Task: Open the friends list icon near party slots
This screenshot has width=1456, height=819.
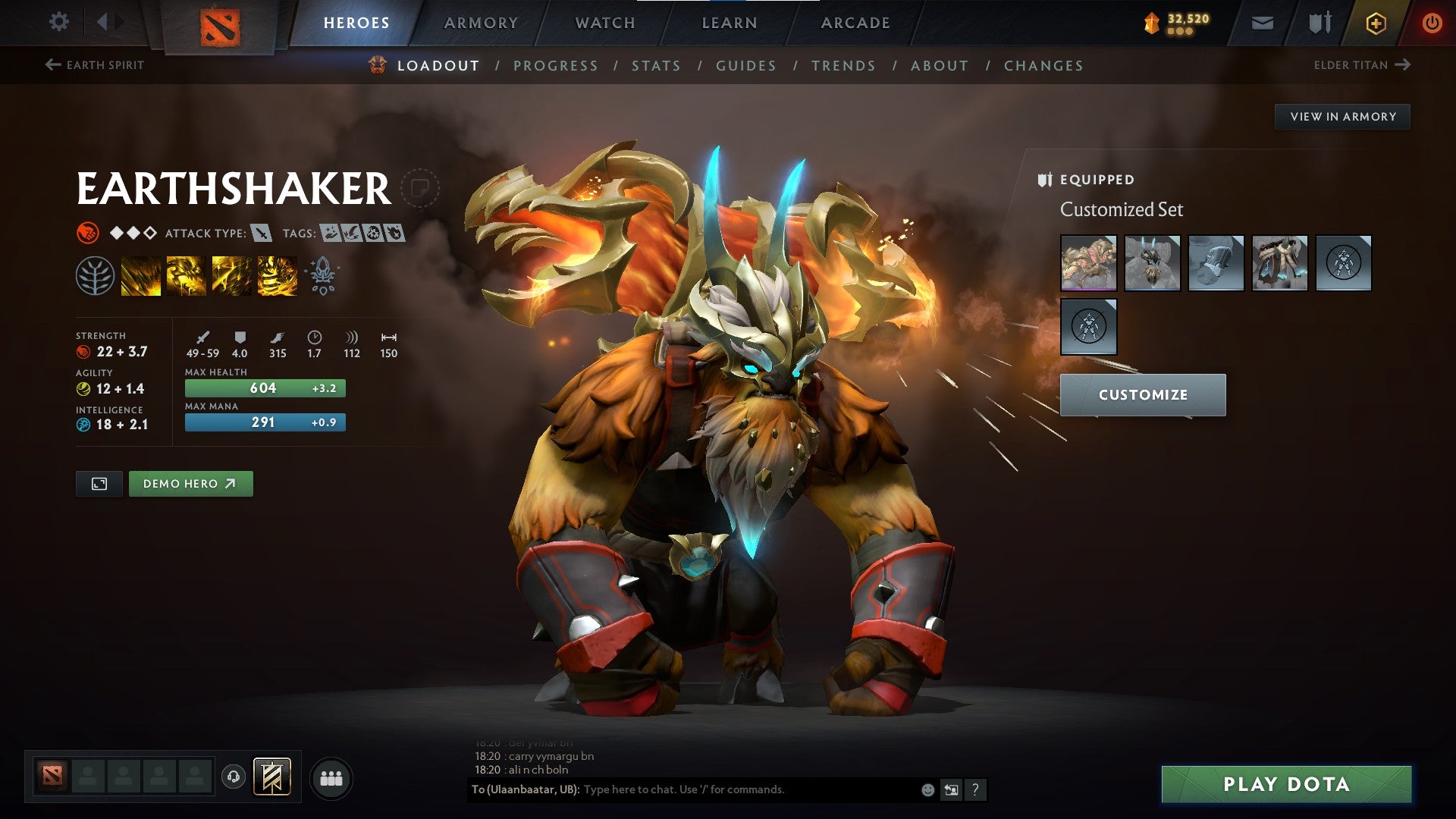Action: click(x=331, y=777)
